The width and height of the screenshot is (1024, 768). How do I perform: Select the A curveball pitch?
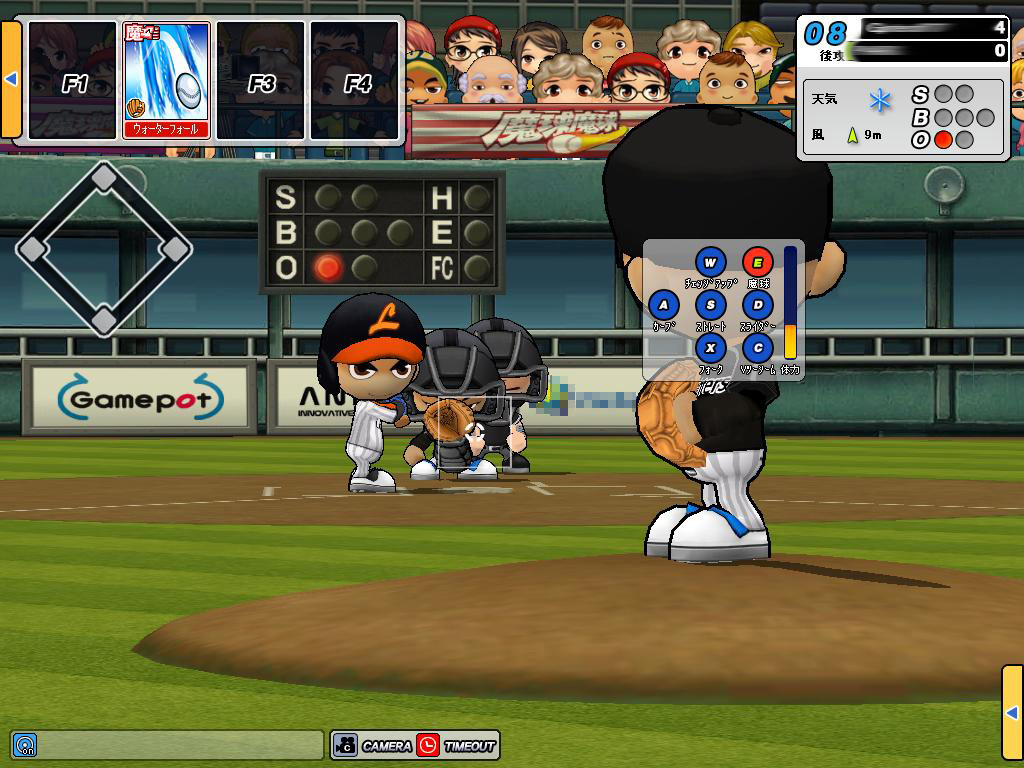click(664, 305)
